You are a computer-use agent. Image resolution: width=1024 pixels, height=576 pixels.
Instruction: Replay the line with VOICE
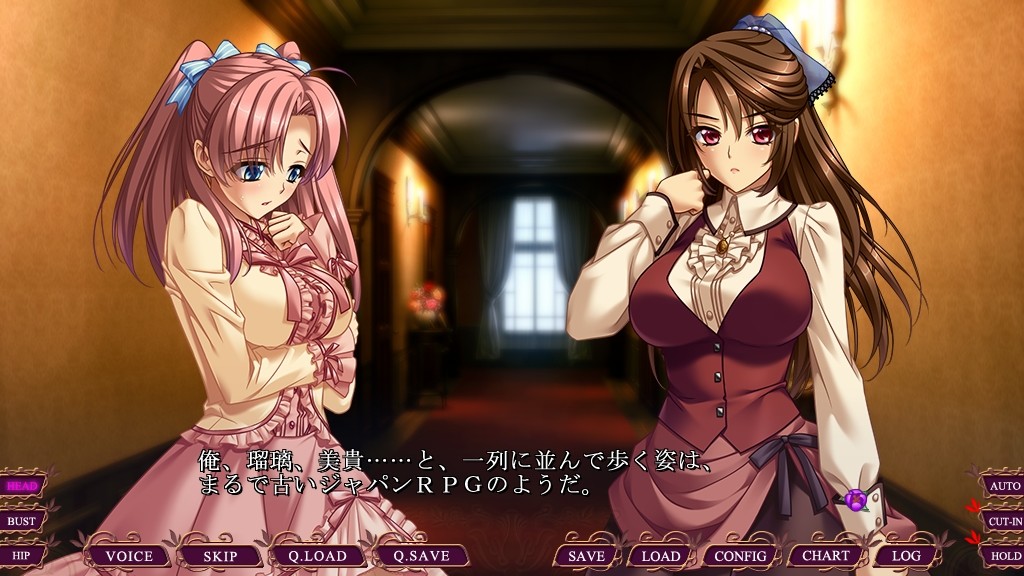[x=129, y=556]
